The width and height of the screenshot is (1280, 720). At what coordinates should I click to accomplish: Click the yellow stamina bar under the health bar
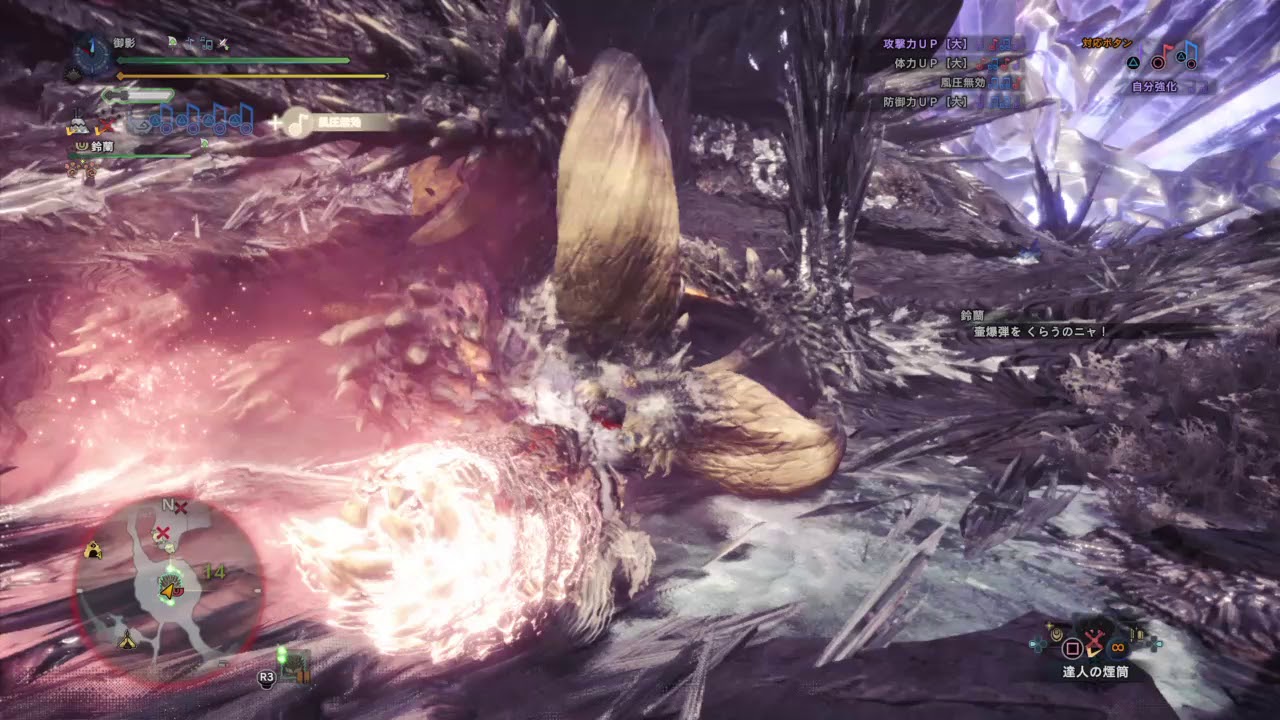pyautogui.click(x=250, y=76)
